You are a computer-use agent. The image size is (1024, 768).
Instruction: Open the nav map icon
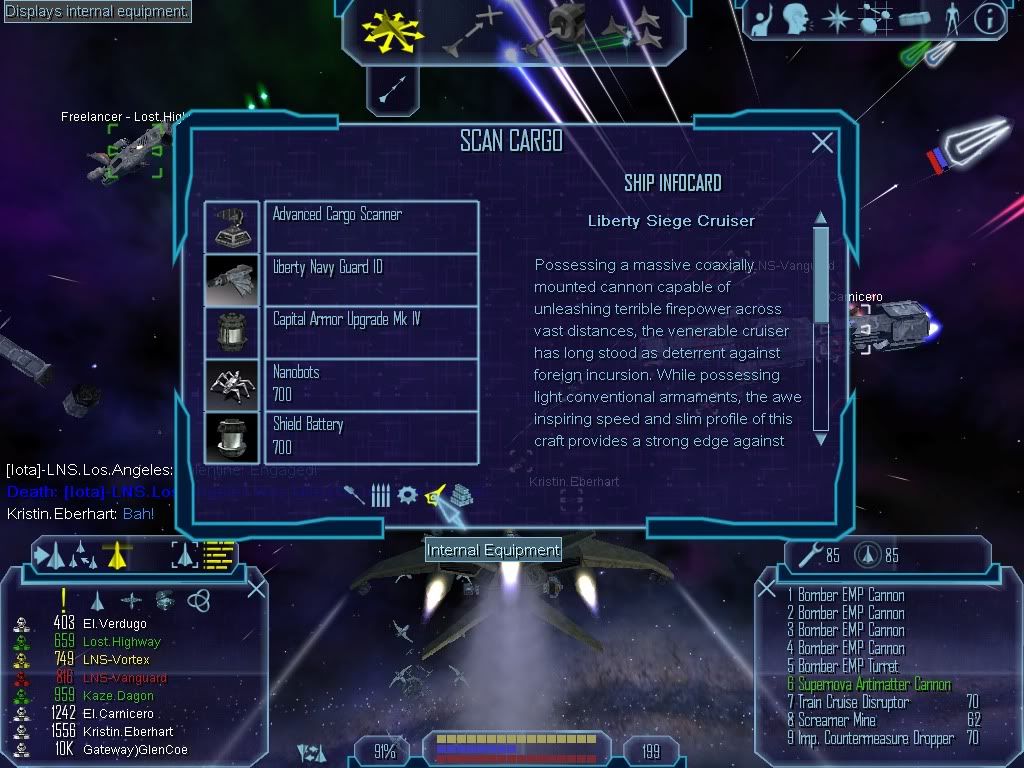coord(871,19)
